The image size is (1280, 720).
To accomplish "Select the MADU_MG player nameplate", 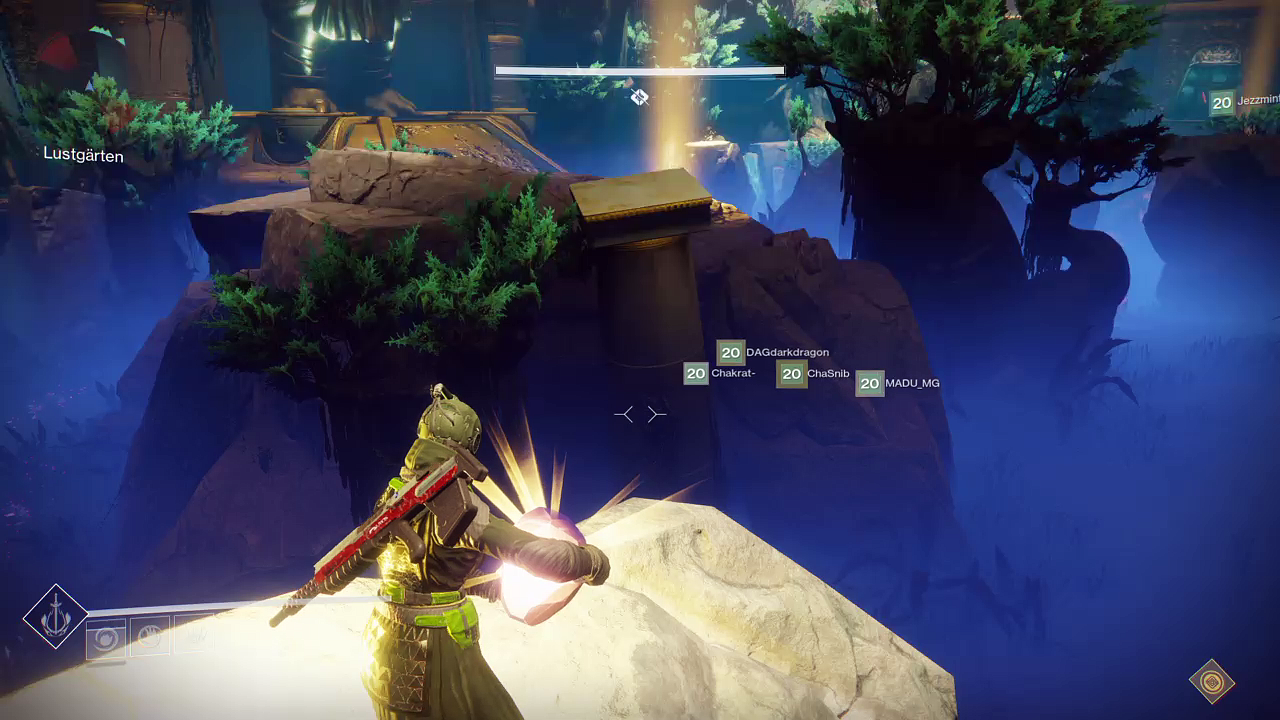I will [898, 383].
